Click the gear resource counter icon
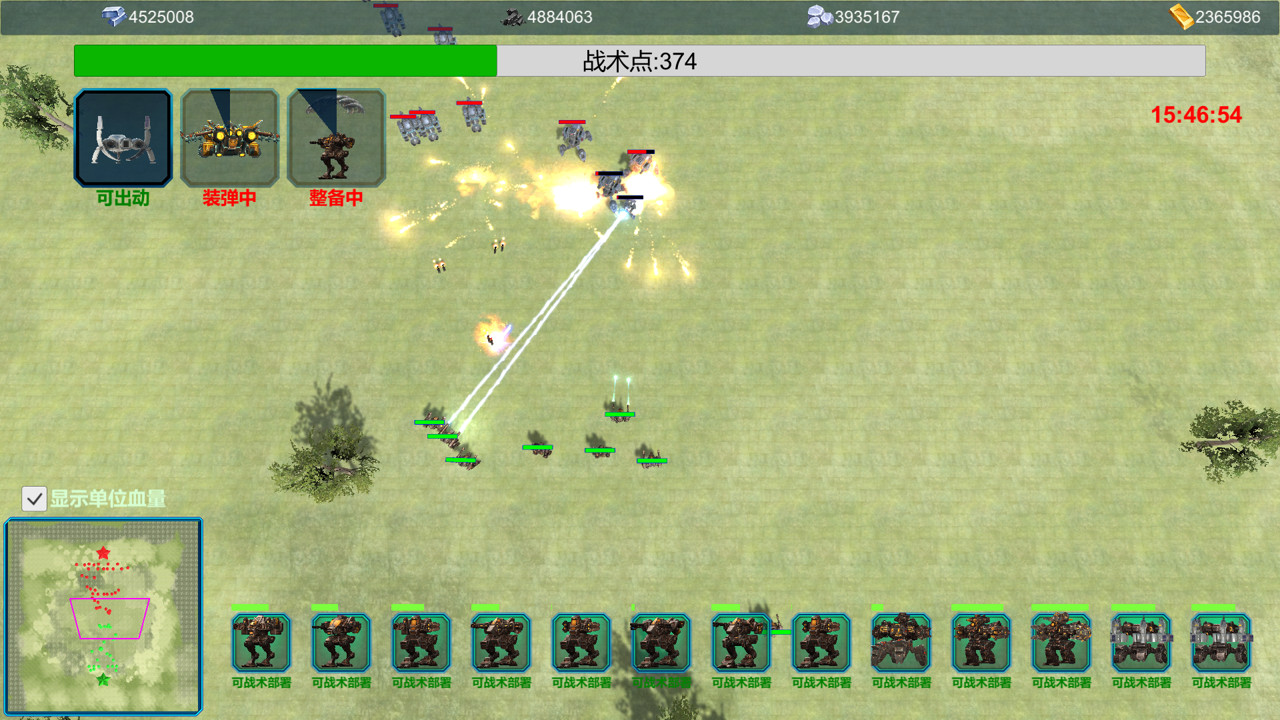 (513, 16)
